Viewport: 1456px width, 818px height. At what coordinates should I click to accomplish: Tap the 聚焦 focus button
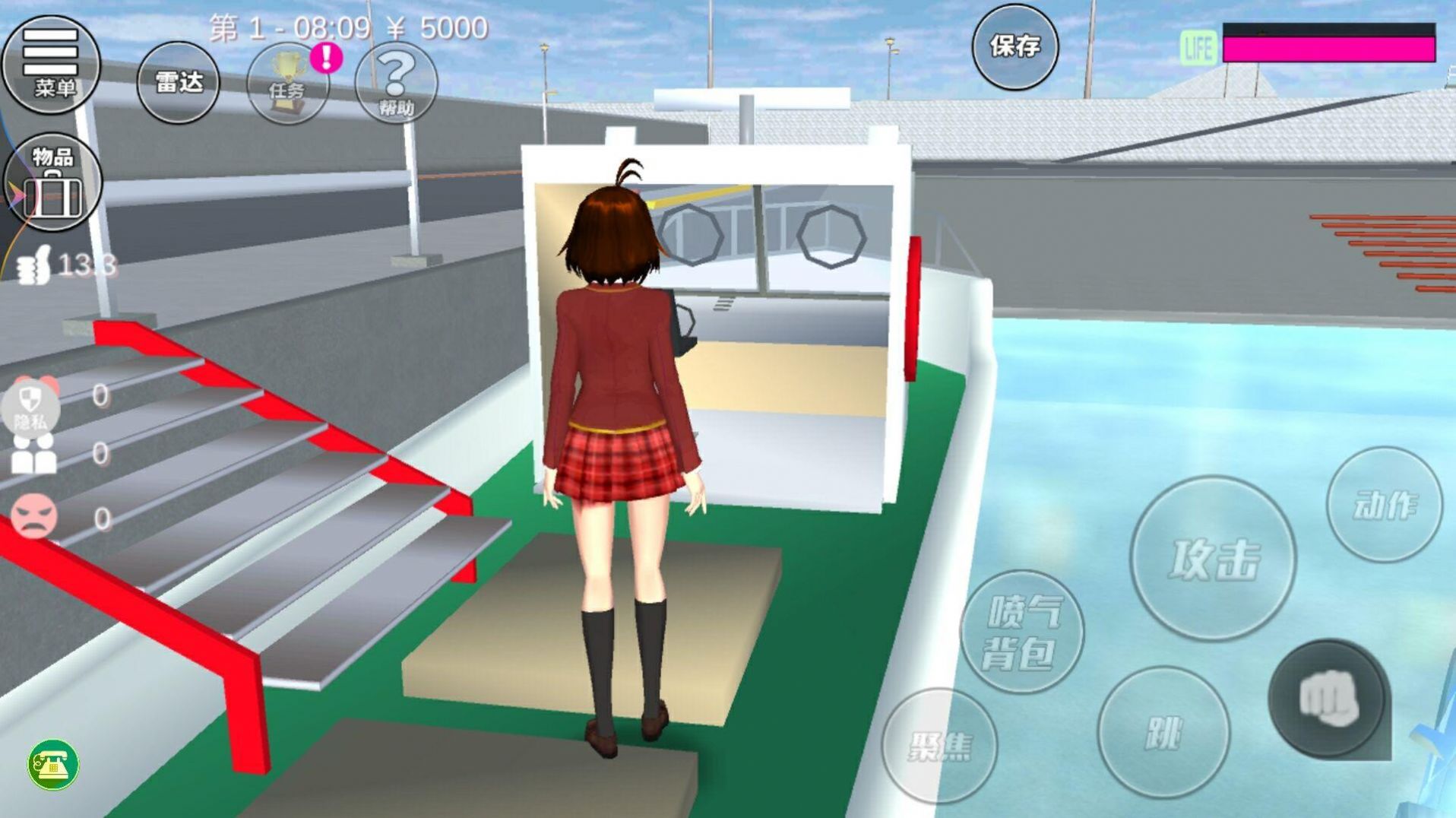coord(939,745)
